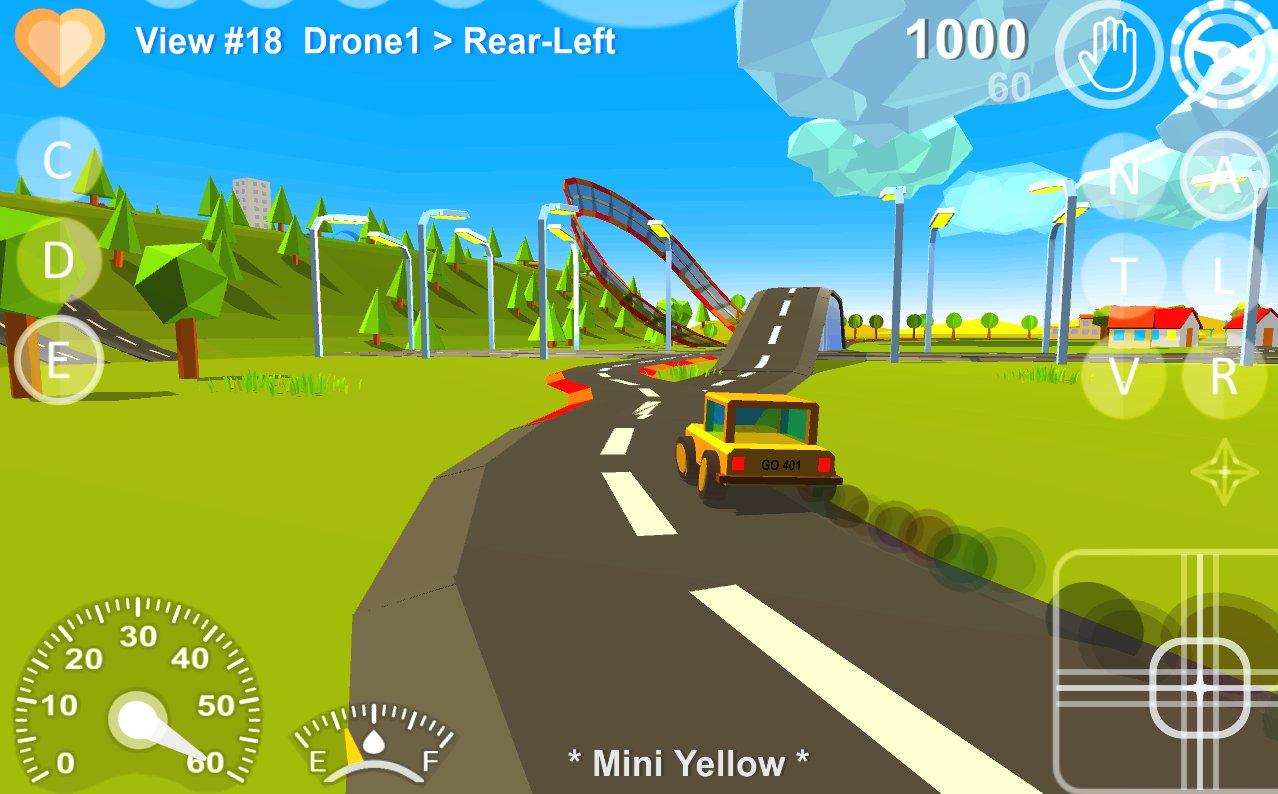Tap the orange heart icon
Image resolution: width=1278 pixels, height=794 pixels.
(x=60, y=45)
